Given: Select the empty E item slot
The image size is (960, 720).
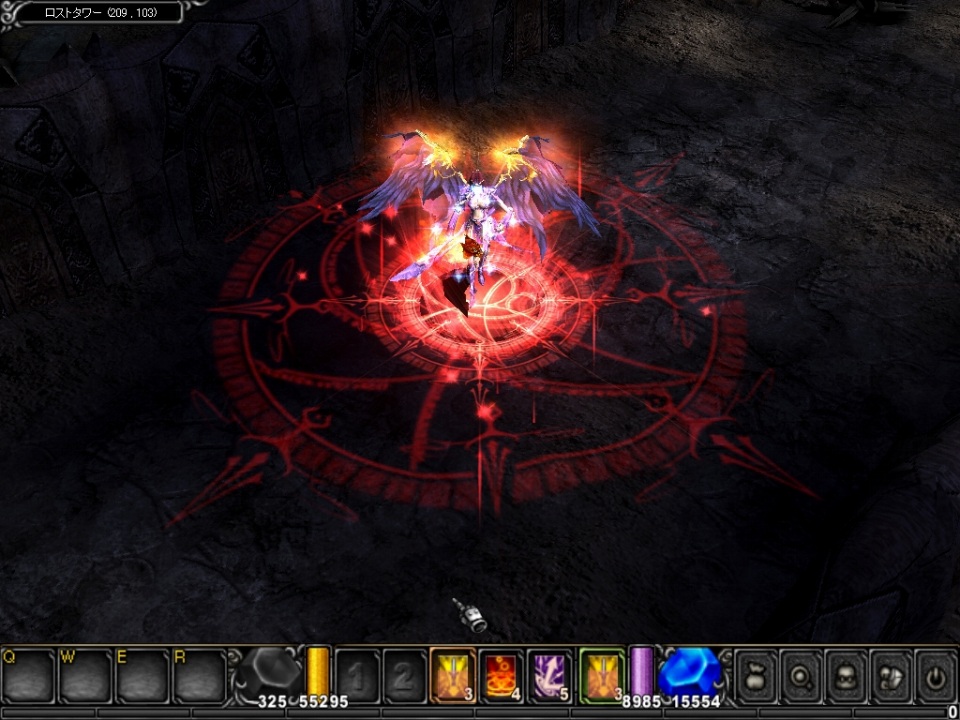Looking at the screenshot, I should pyautogui.click(x=142, y=676).
